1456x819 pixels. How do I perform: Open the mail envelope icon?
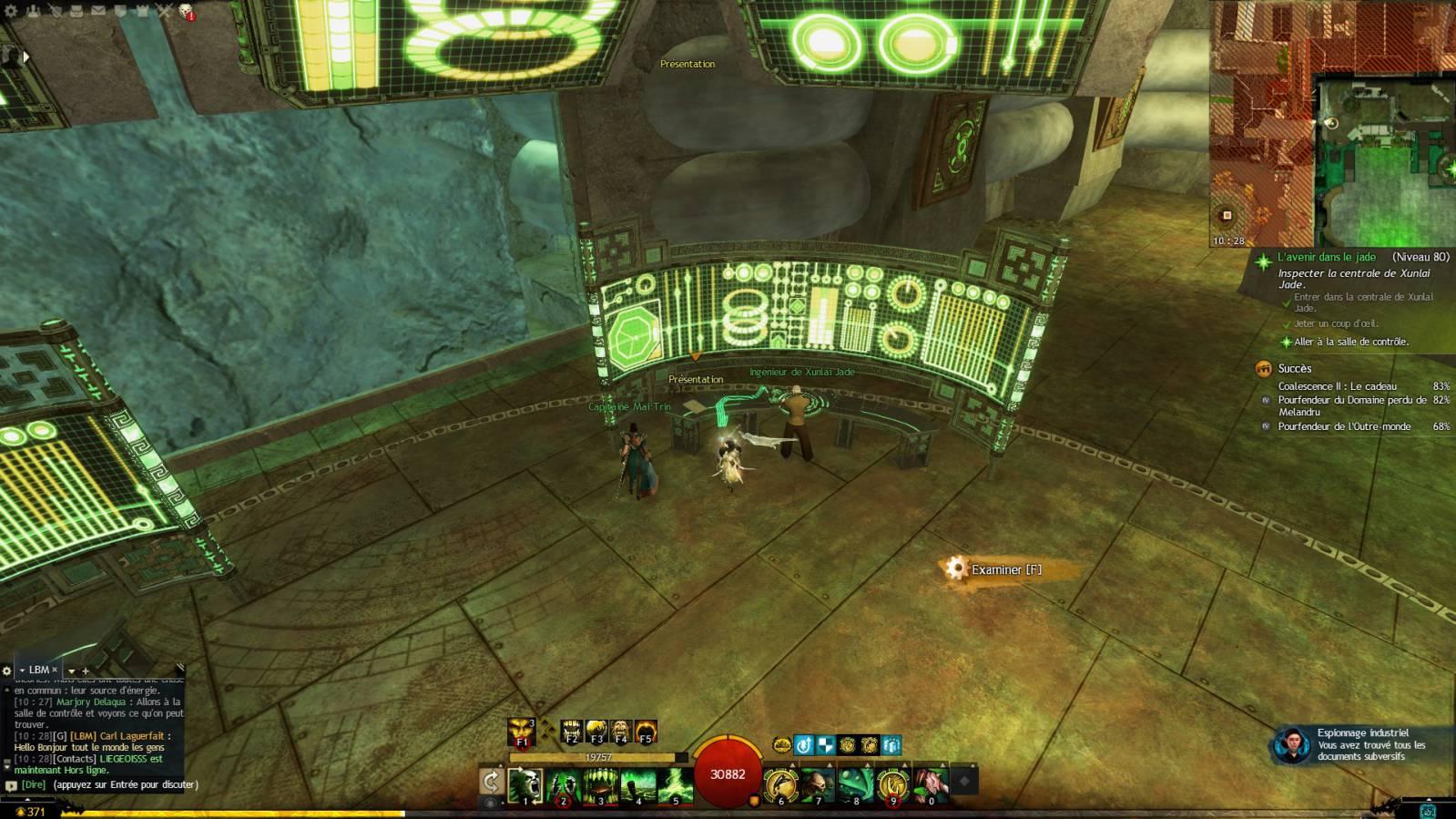pyautogui.click(x=98, y=11)
